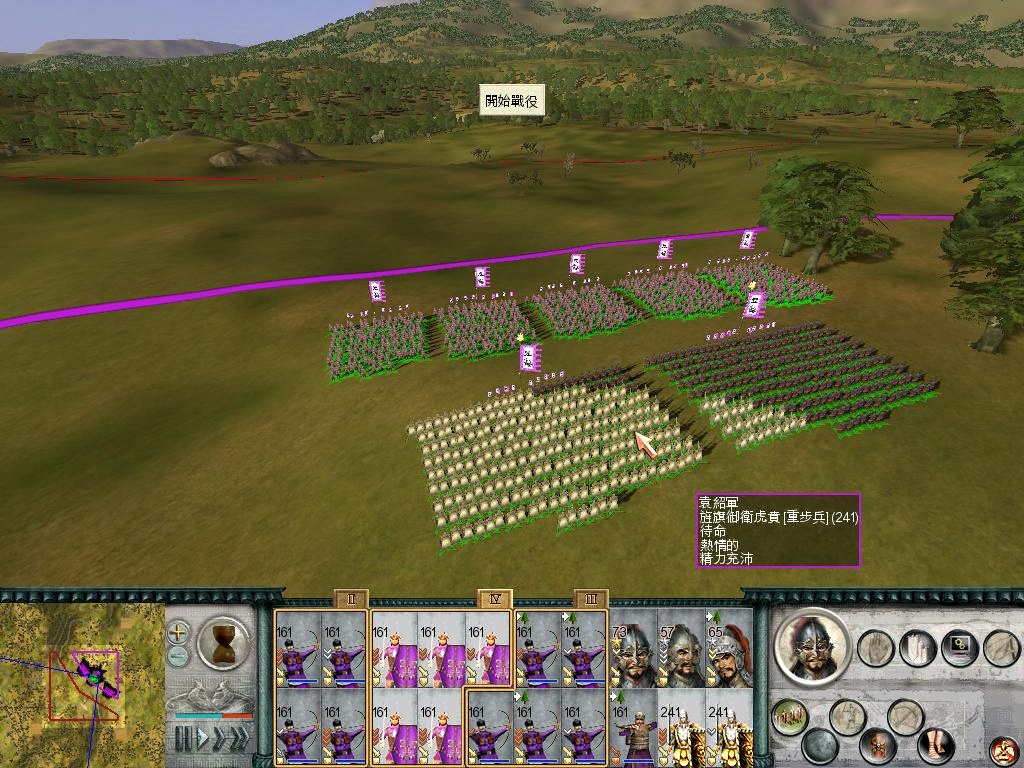Select unit group I tab

click(x=350, y=599)
